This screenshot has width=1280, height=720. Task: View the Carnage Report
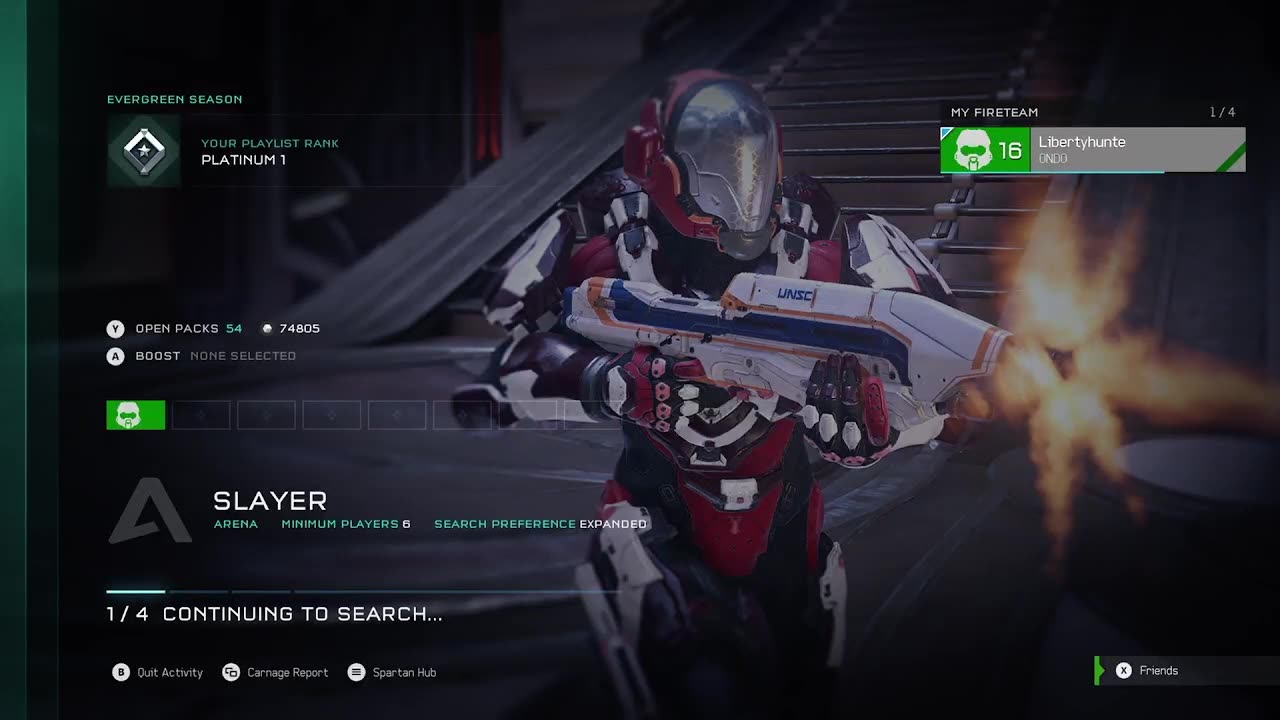276,673
